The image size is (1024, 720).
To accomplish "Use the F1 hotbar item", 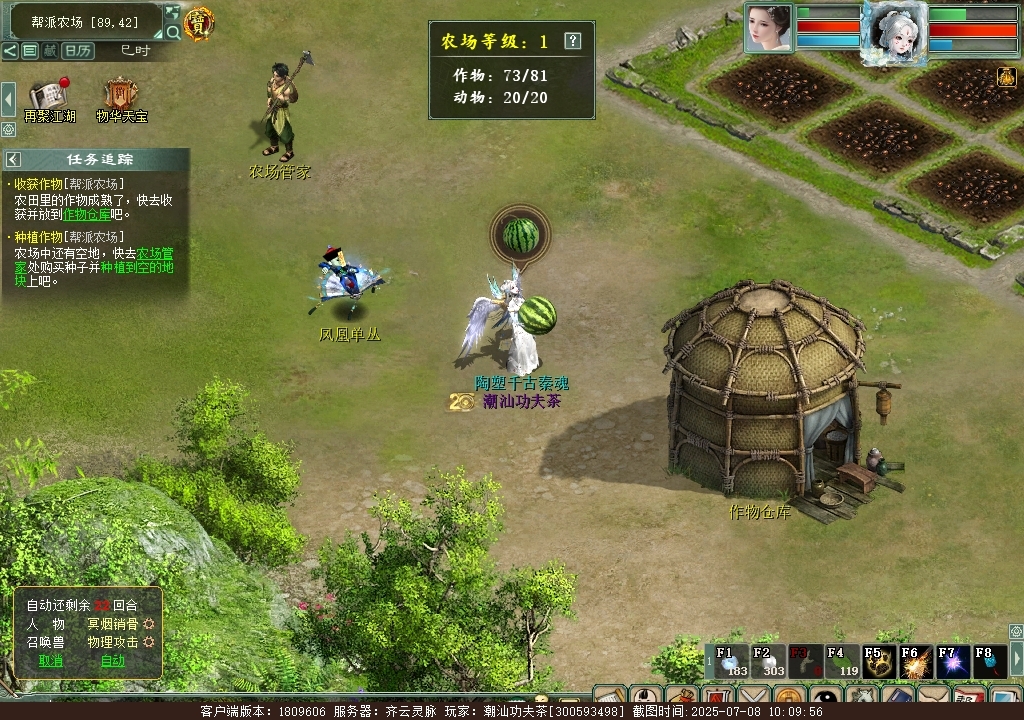I will (731, 662).
